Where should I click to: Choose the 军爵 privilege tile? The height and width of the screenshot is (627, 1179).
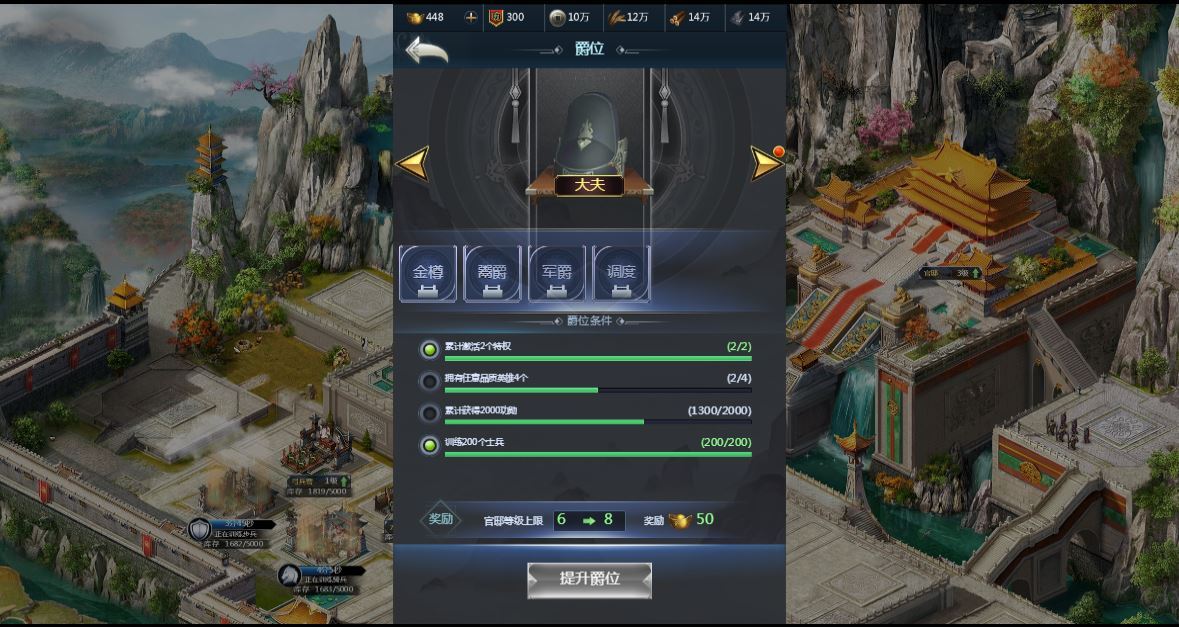tap(557, 273)
